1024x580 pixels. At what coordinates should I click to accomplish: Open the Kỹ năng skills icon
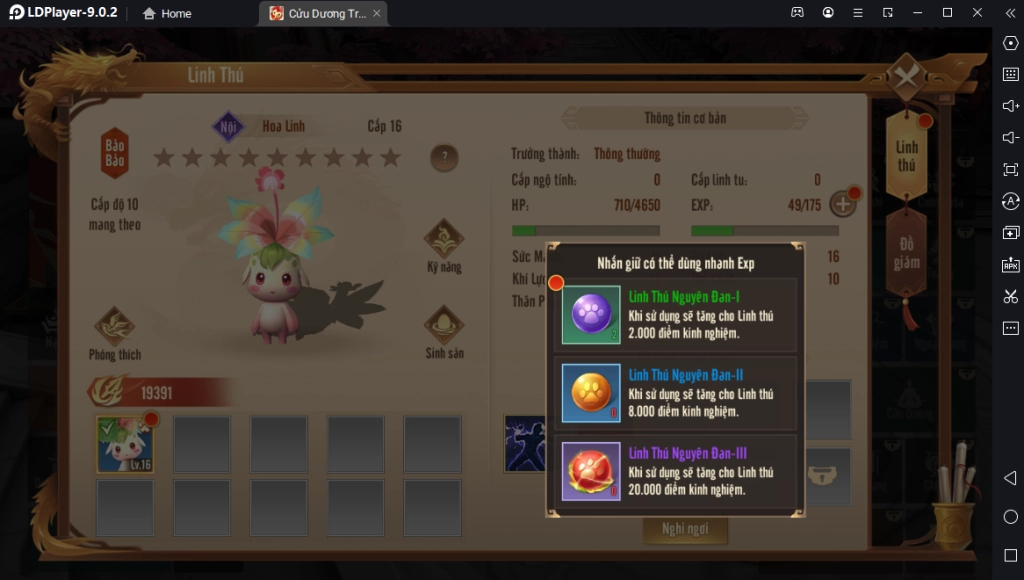coord(443,245)
